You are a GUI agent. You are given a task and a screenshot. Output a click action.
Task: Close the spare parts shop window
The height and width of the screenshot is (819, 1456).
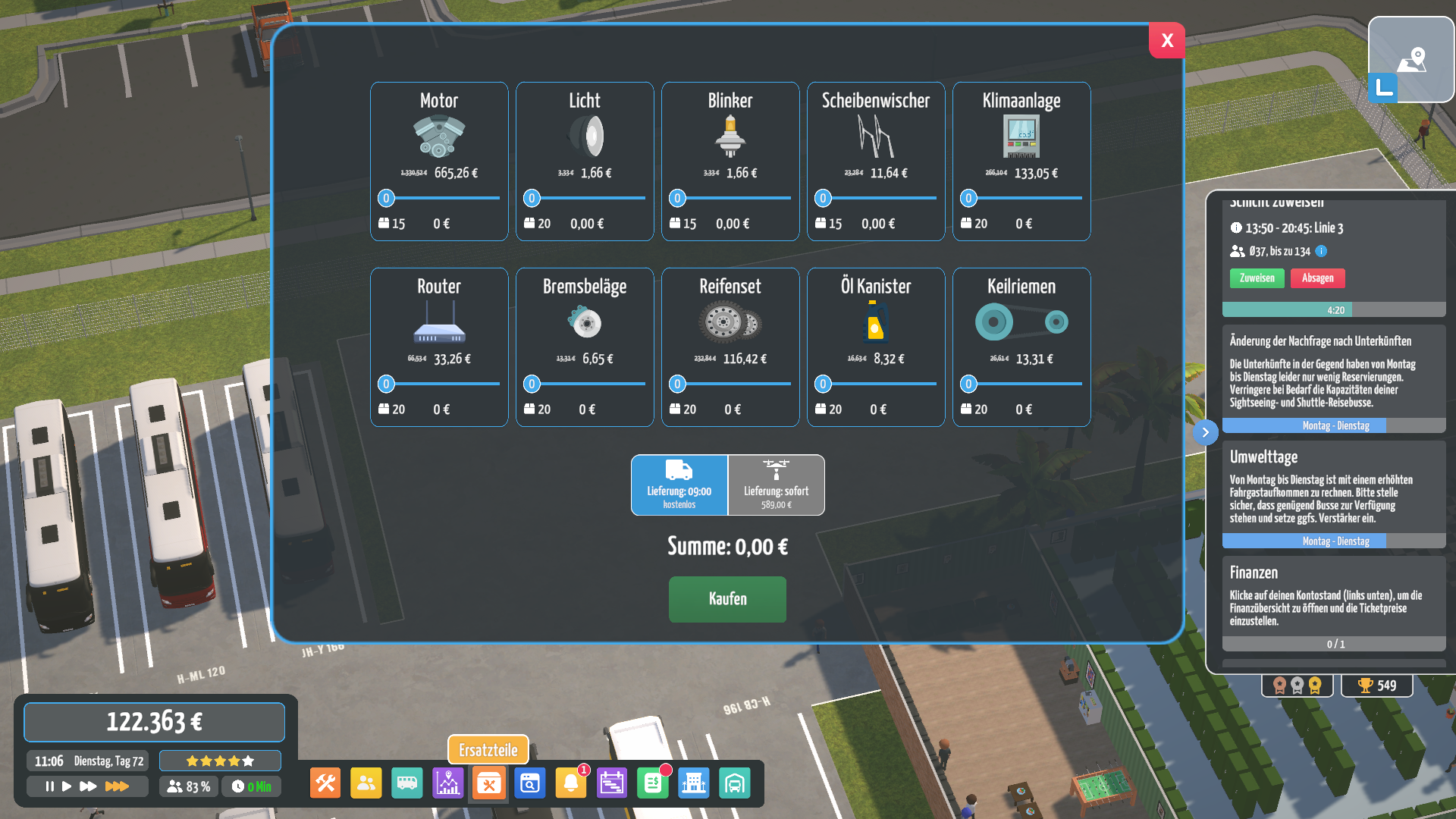tap(1167, 40)
